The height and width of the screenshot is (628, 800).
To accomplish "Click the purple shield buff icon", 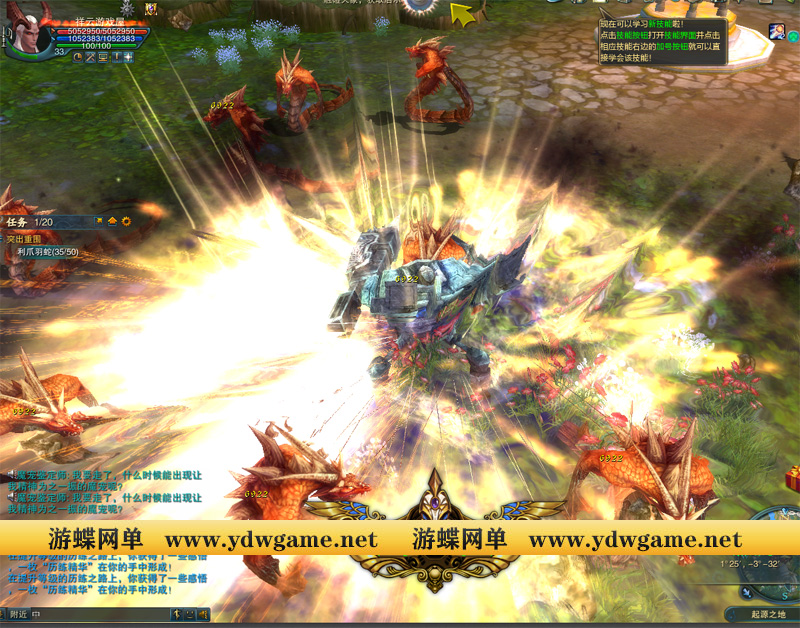I will point(151,9).
